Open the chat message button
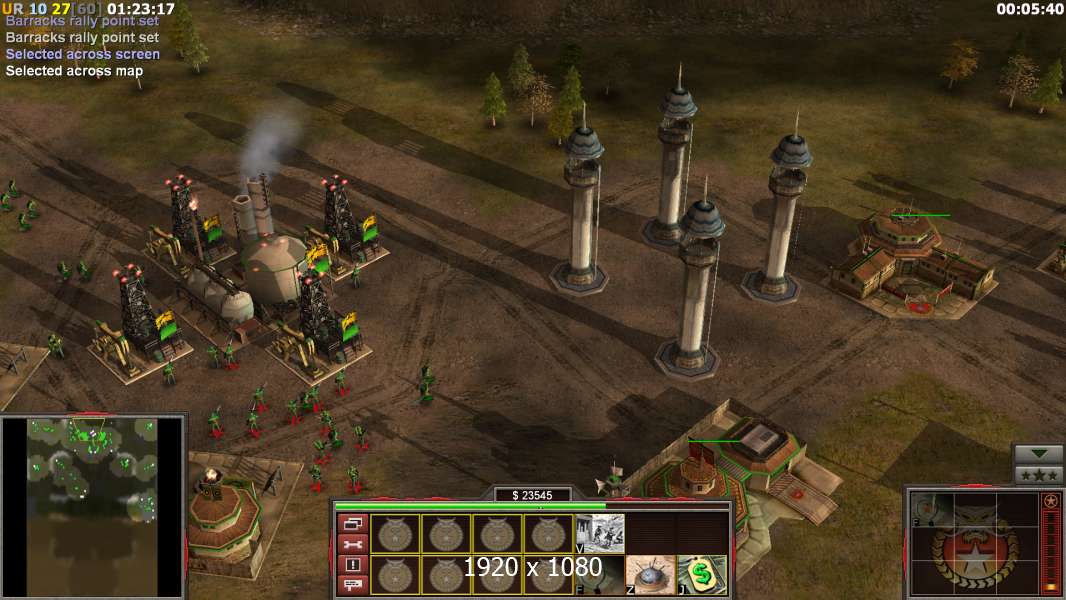Image resolution: width=1066 pixels, height=600 pixels. [x=354, y=585]
